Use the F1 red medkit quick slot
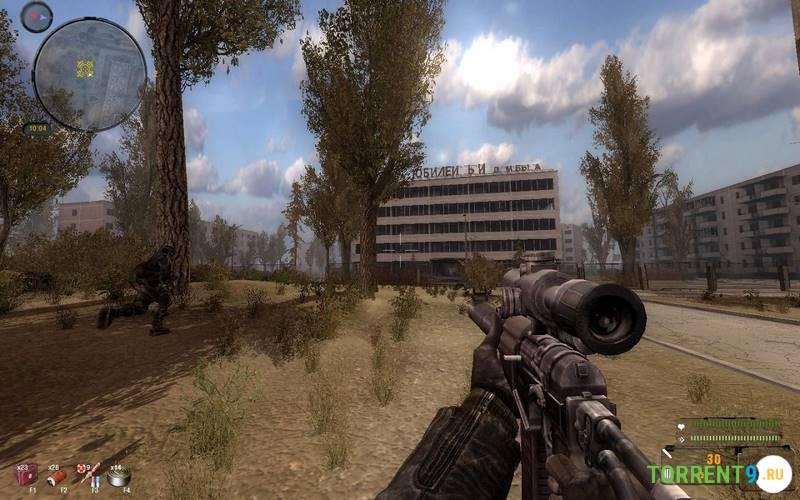Image resolution: width=800 pixels, height=500 pixels. pos(26,474)
